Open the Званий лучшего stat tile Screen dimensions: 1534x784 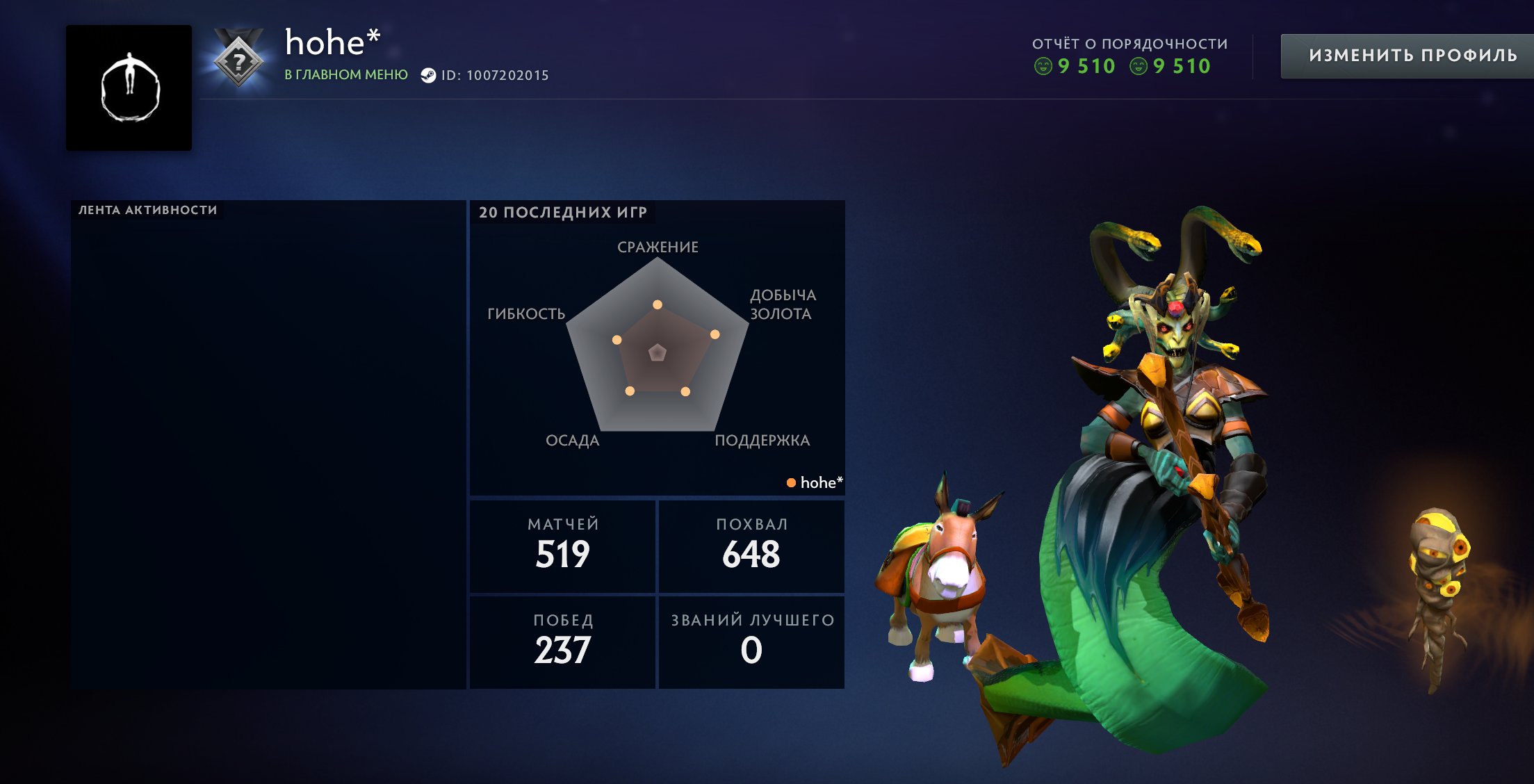point(751,642)
